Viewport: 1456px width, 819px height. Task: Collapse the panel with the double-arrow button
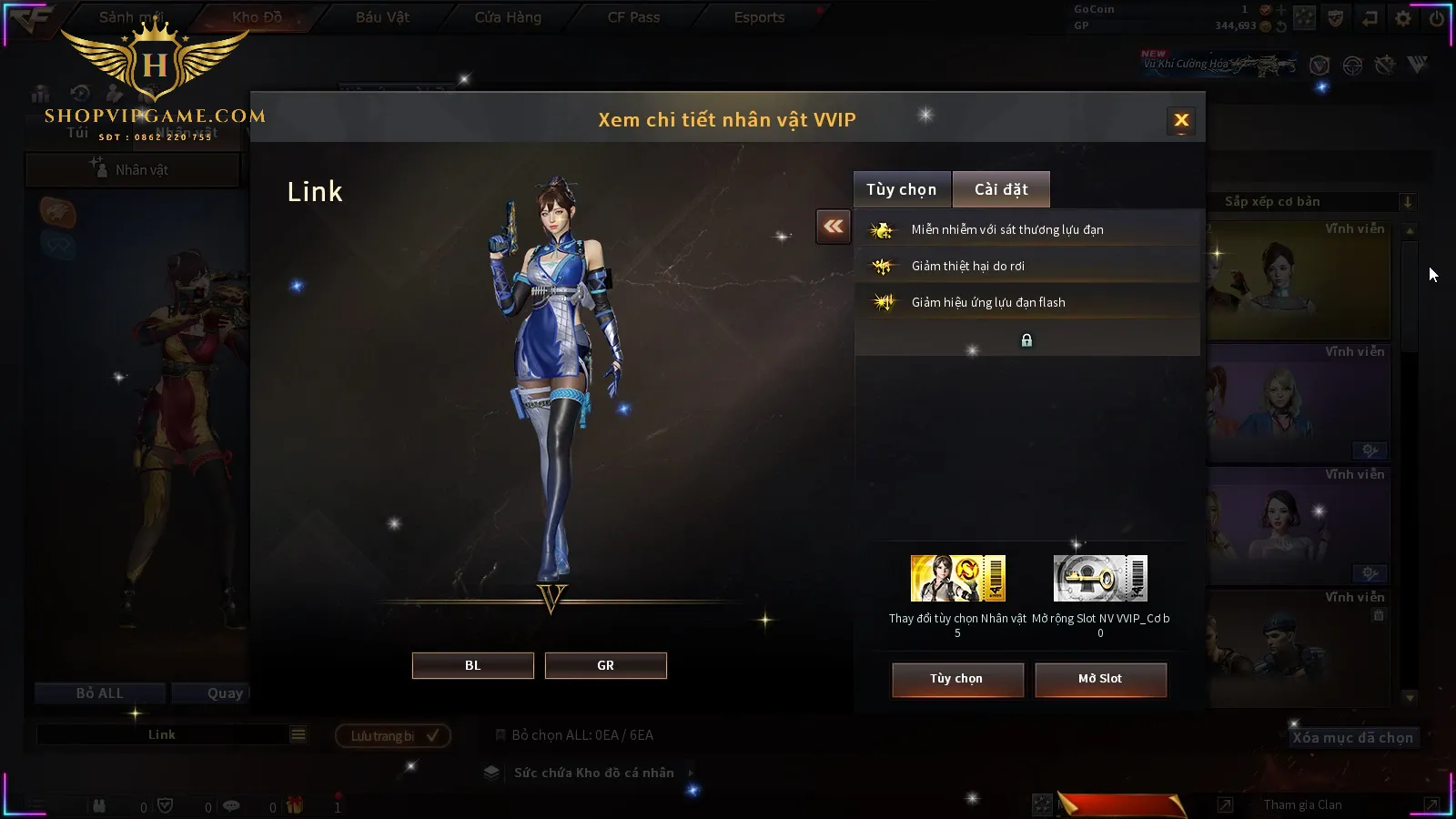point(834,227)
